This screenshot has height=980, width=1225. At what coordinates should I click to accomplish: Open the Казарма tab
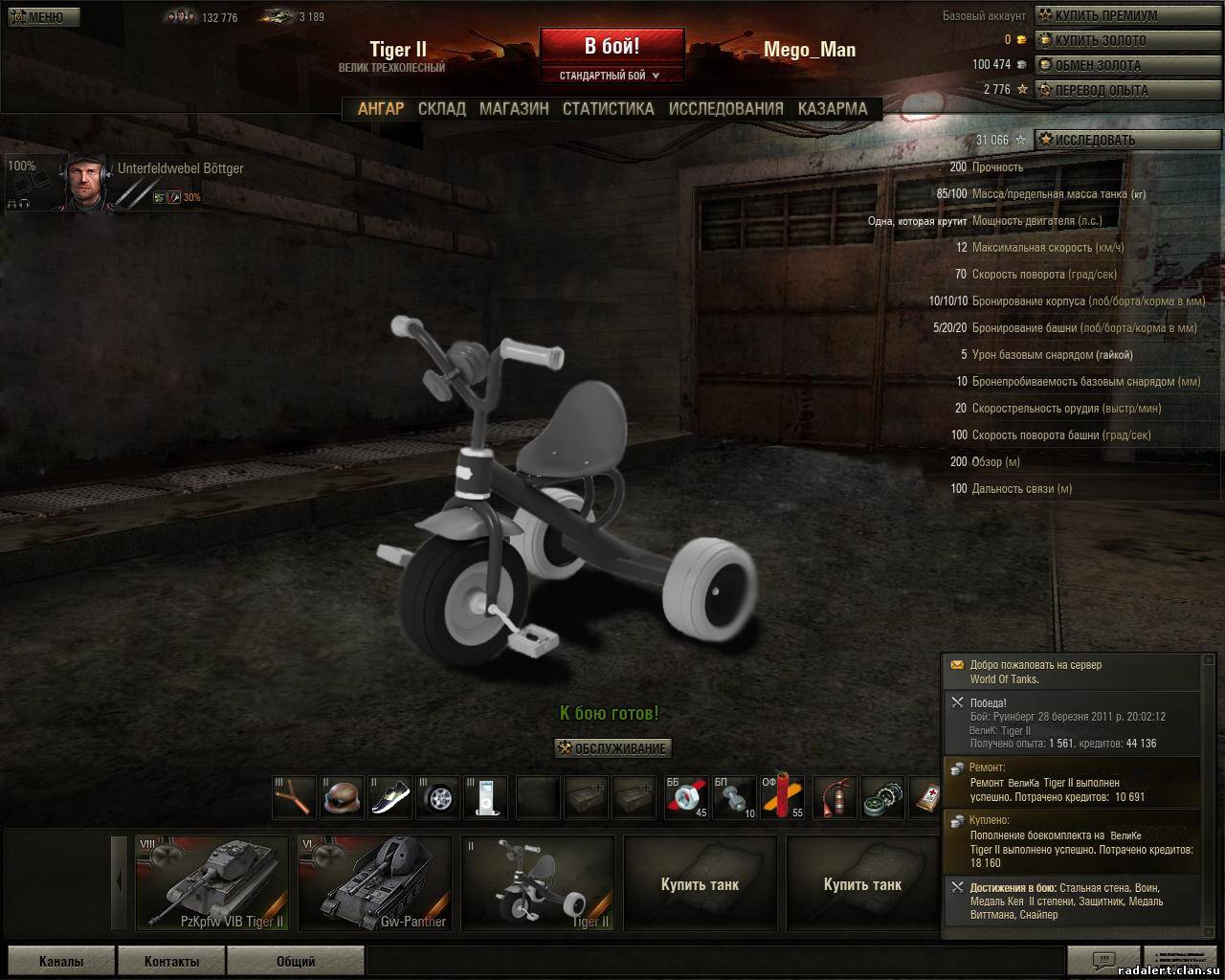833,109
